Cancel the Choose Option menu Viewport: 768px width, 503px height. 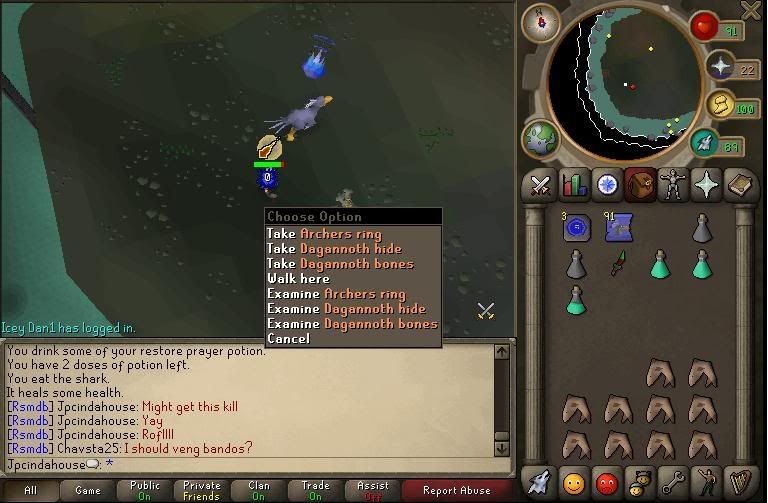(x=288, y=339)
